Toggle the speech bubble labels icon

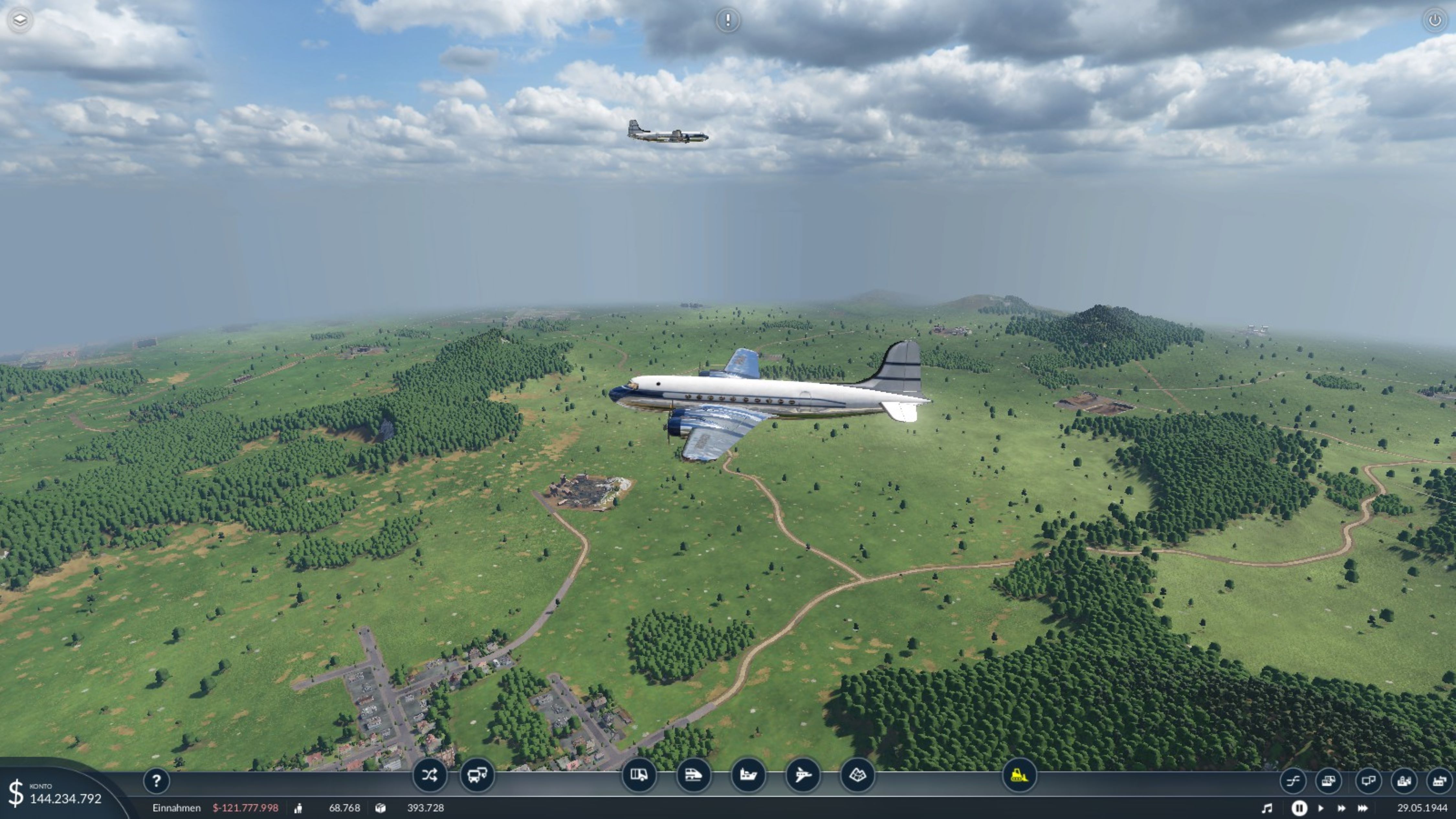[x=1368, y=781]
